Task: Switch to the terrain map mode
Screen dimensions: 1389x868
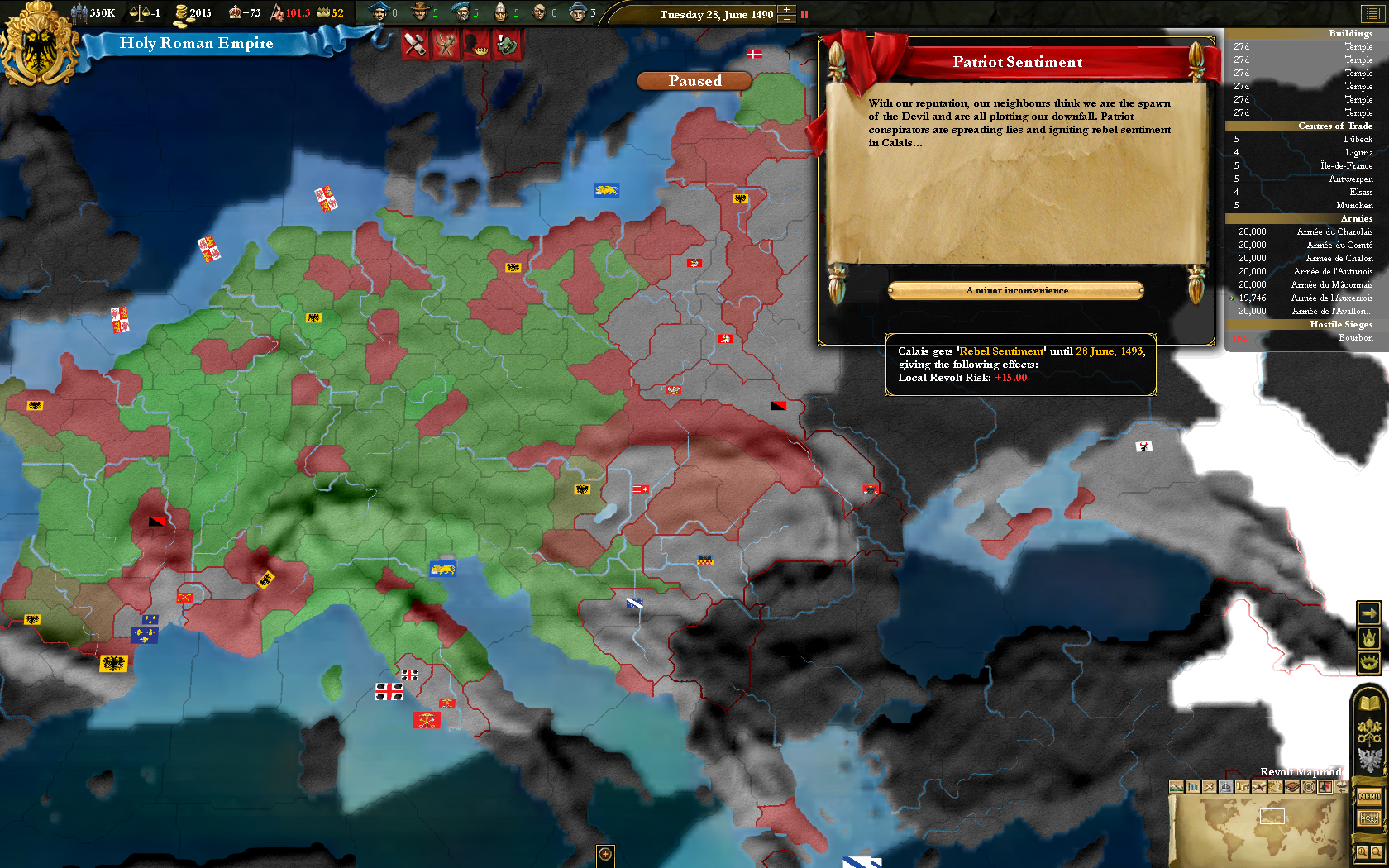Action: click(x=1177, y=787)
